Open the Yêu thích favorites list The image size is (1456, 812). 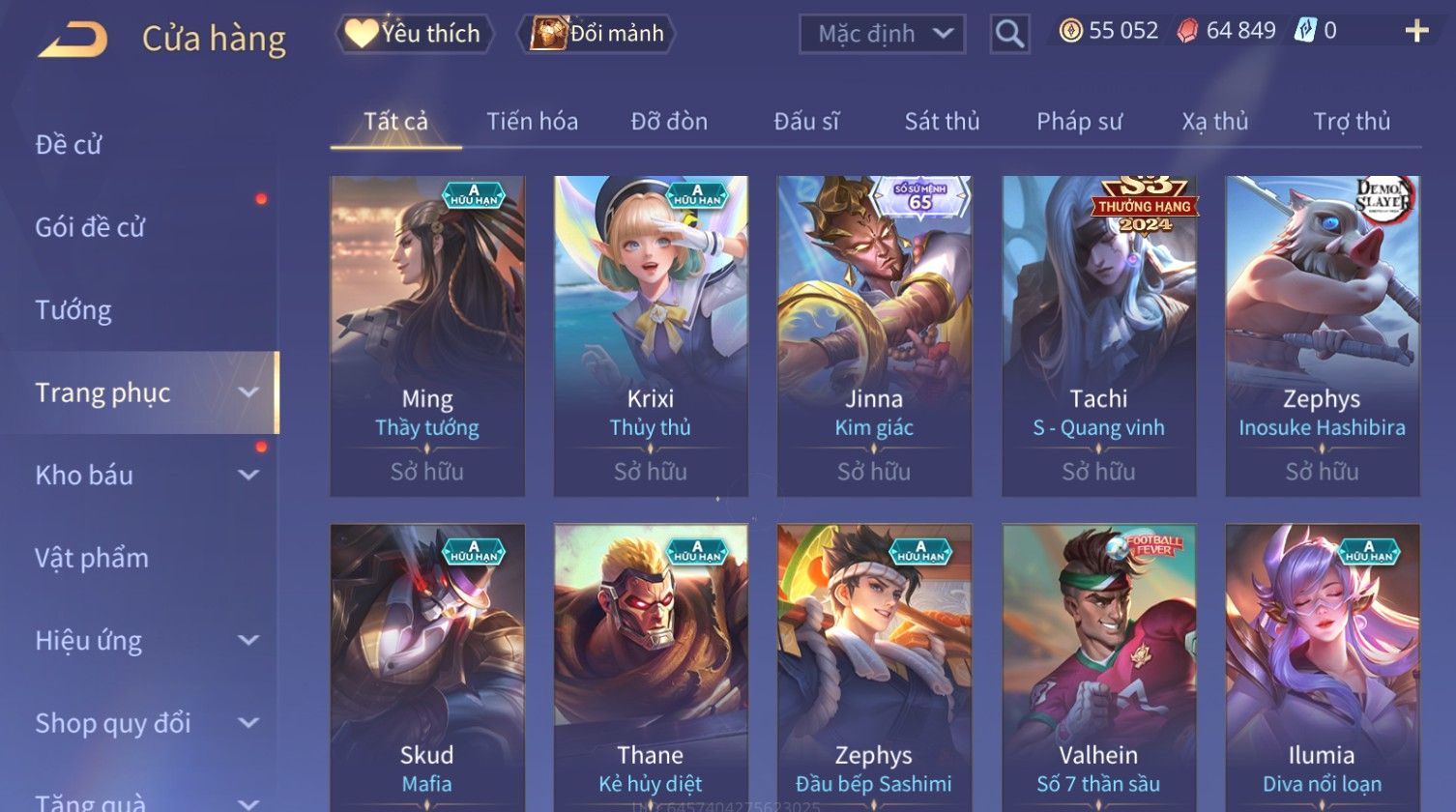point(415,34)
